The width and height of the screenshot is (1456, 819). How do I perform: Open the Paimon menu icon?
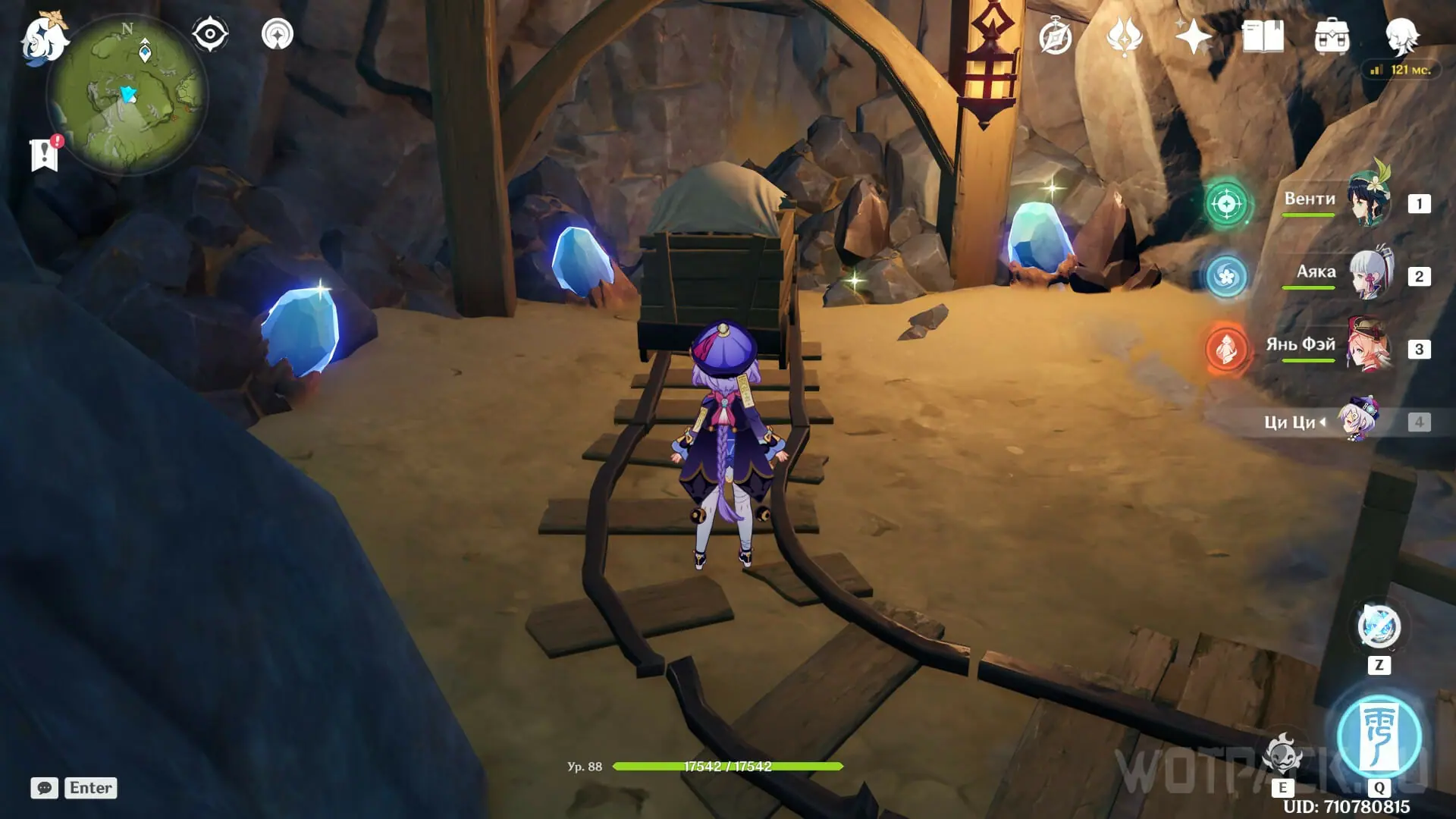(44, 38)
